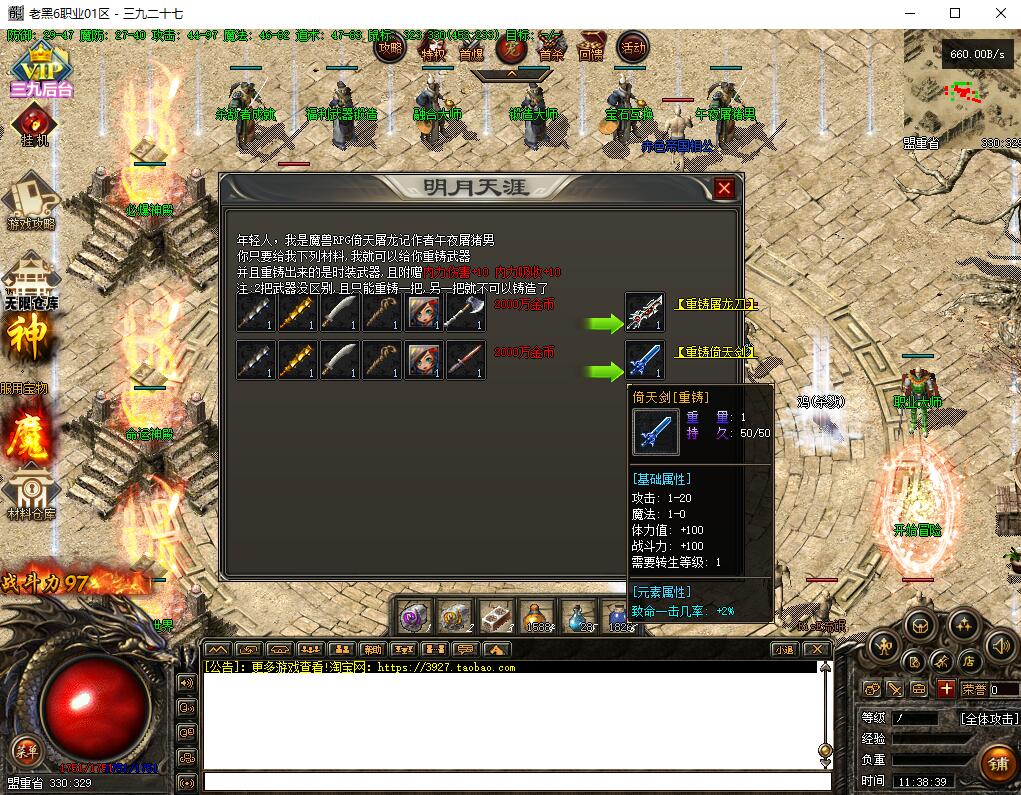Select the 重铸倚天剑 reforge option

click(x=714, y=352)
